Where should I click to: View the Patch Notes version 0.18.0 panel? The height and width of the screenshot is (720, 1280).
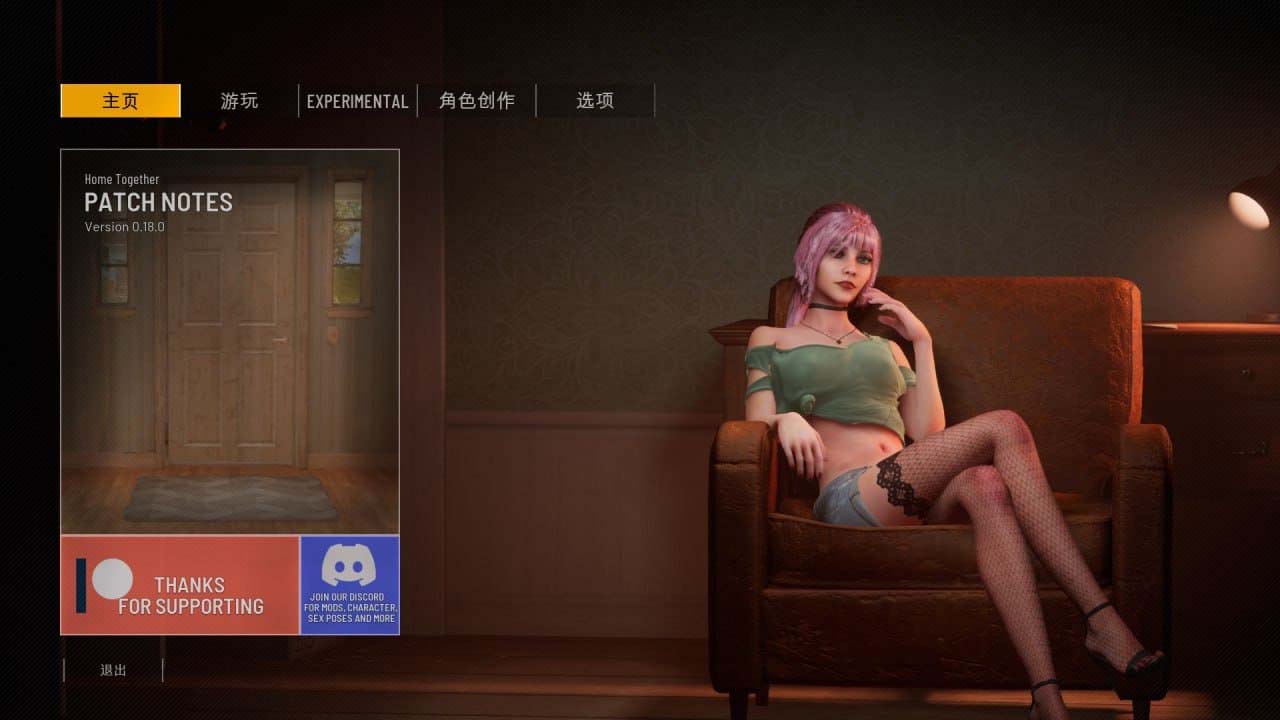[230, 340]
